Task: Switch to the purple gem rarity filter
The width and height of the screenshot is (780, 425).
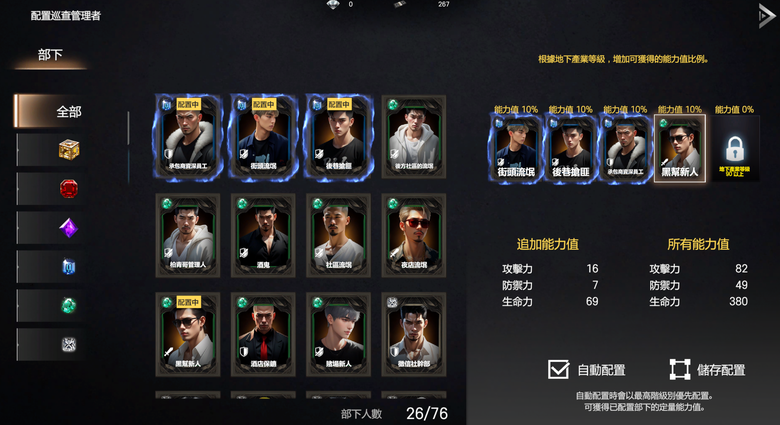Action: [x=68, y=228]
